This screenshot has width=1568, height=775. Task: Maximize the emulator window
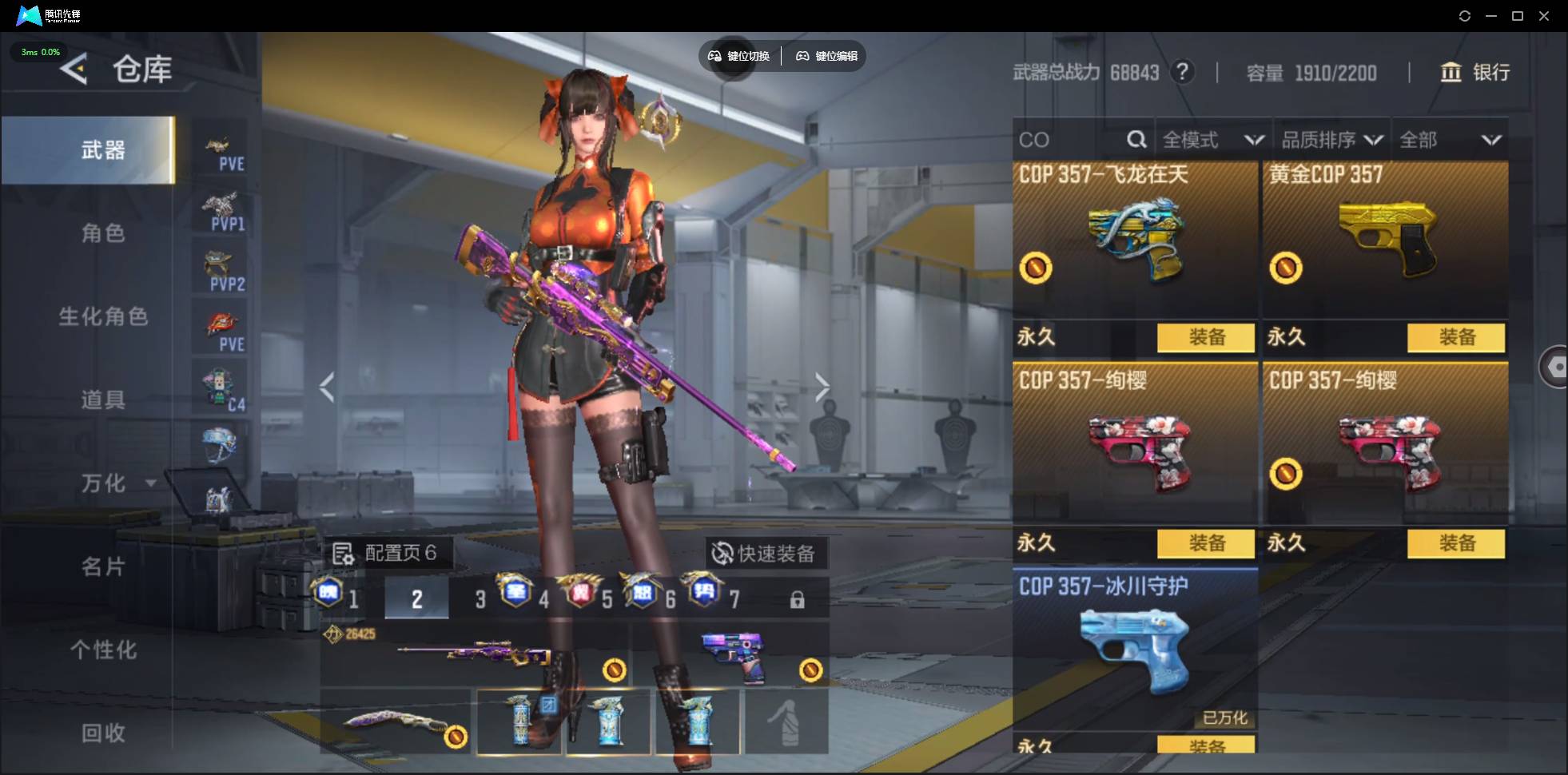pyautogui.click(x=1518, y=16)
